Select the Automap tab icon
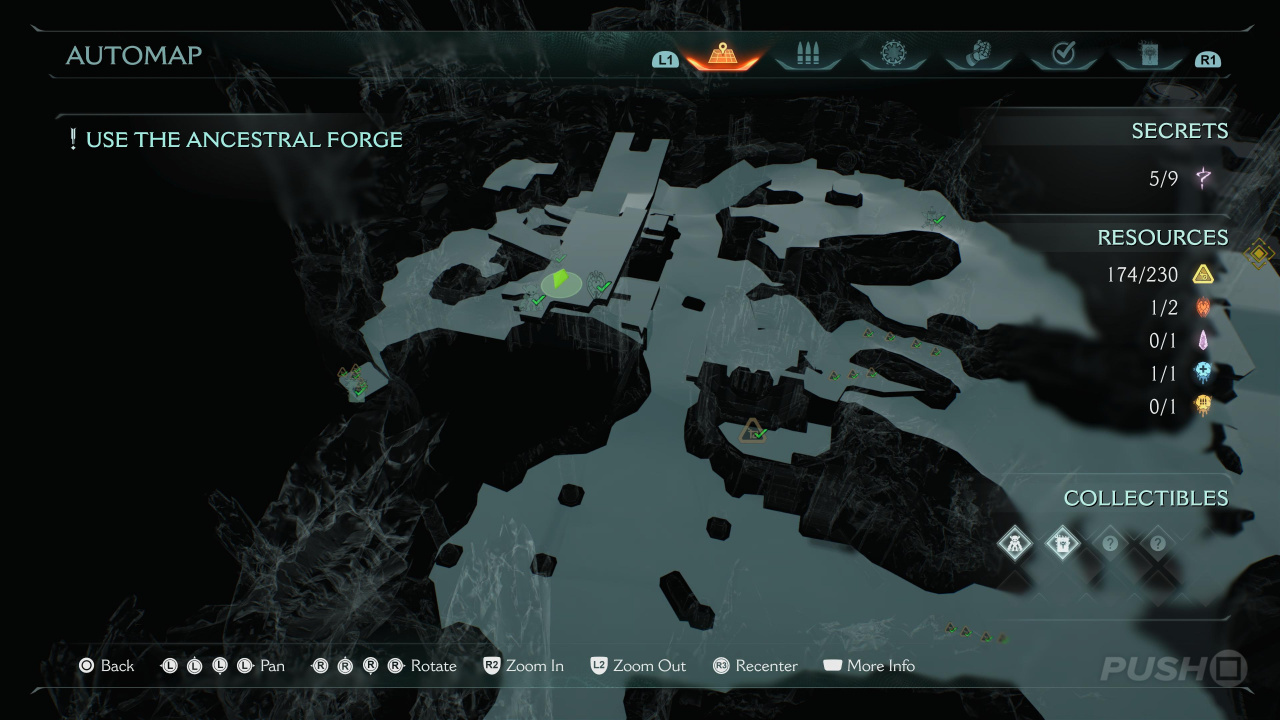This screenshot has width=1280, height=720. (722, 55)
